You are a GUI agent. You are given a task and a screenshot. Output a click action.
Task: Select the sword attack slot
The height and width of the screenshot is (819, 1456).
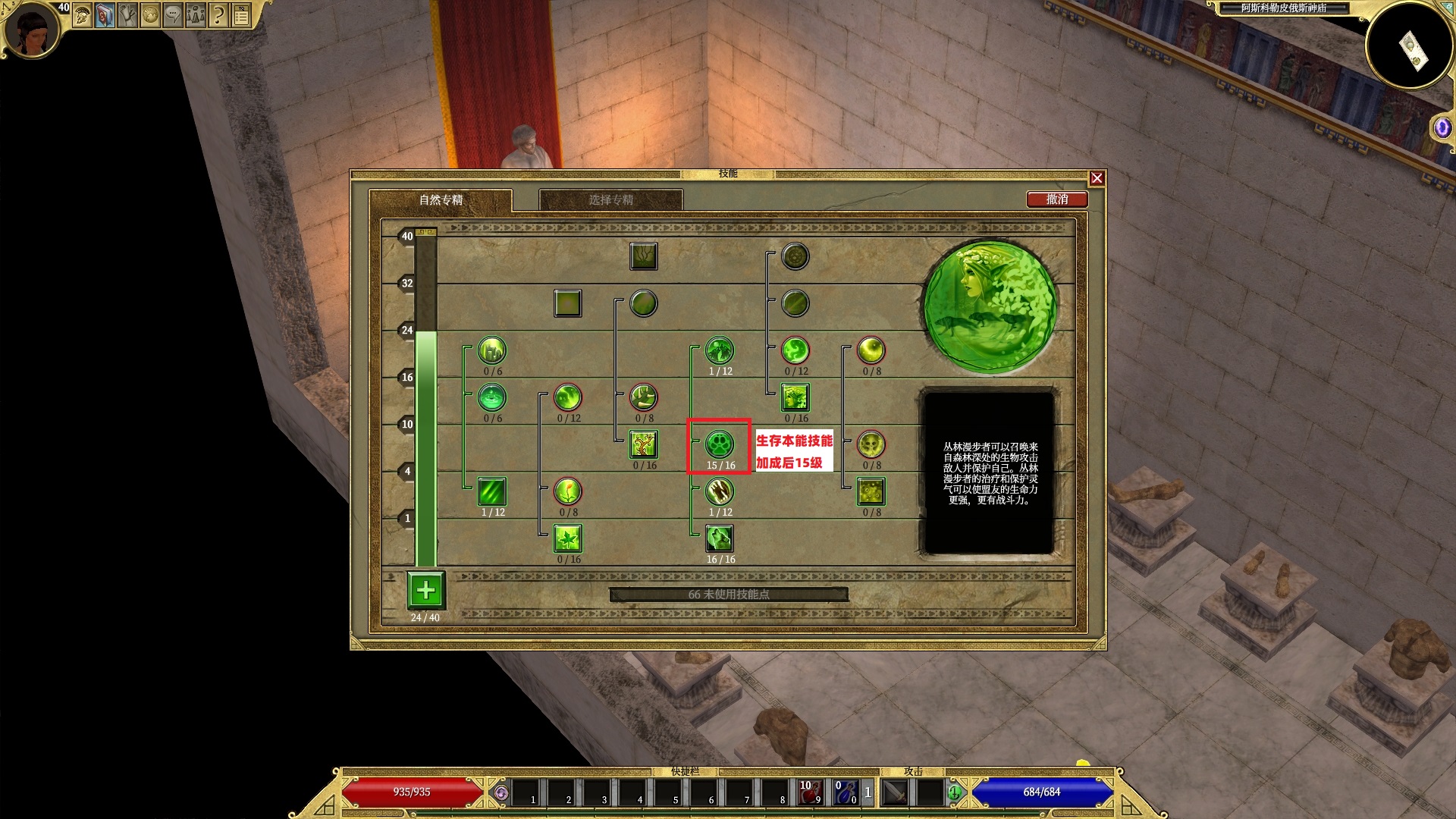896,792
